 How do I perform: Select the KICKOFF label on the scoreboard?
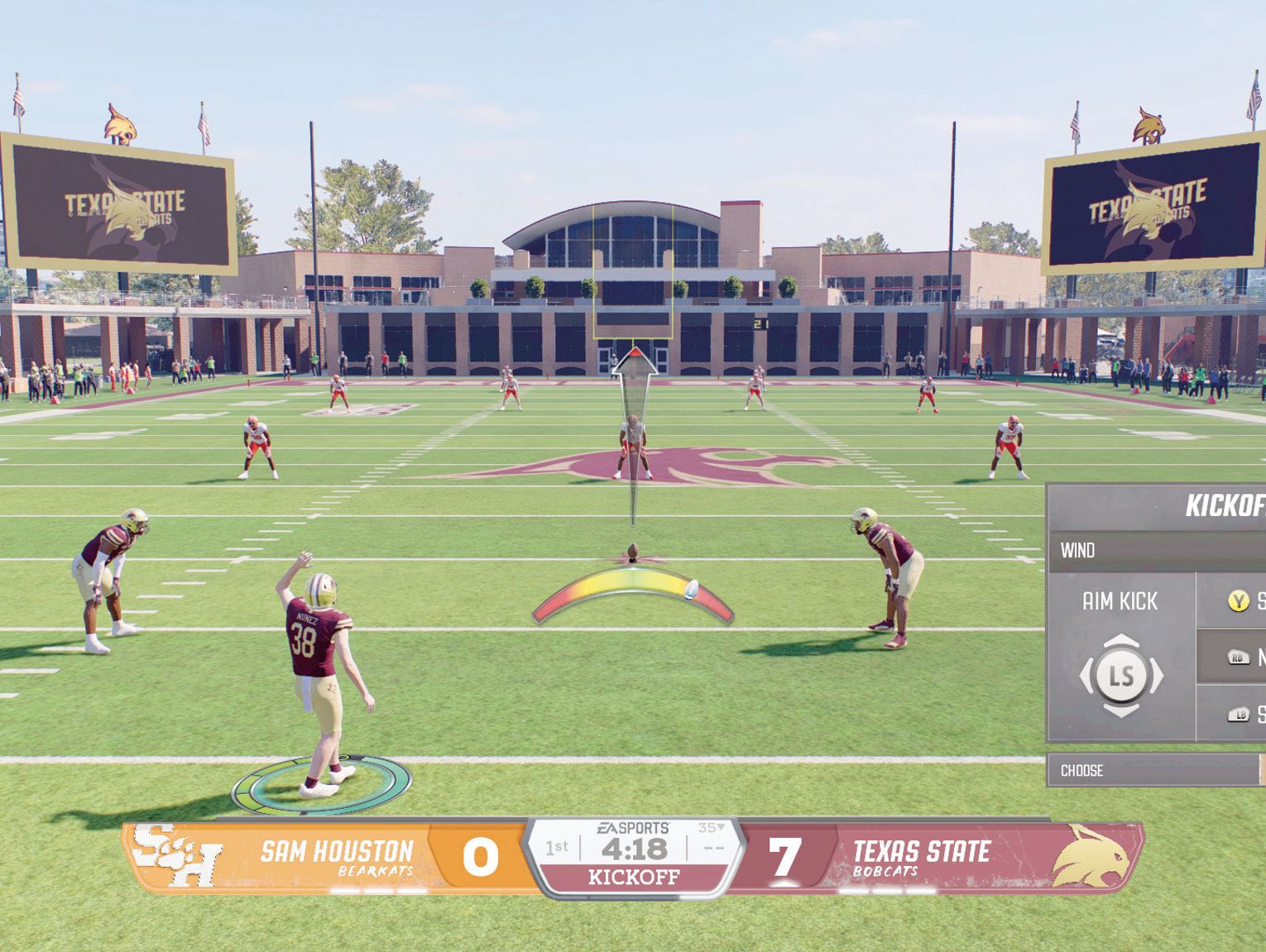[x=634, y=878]
